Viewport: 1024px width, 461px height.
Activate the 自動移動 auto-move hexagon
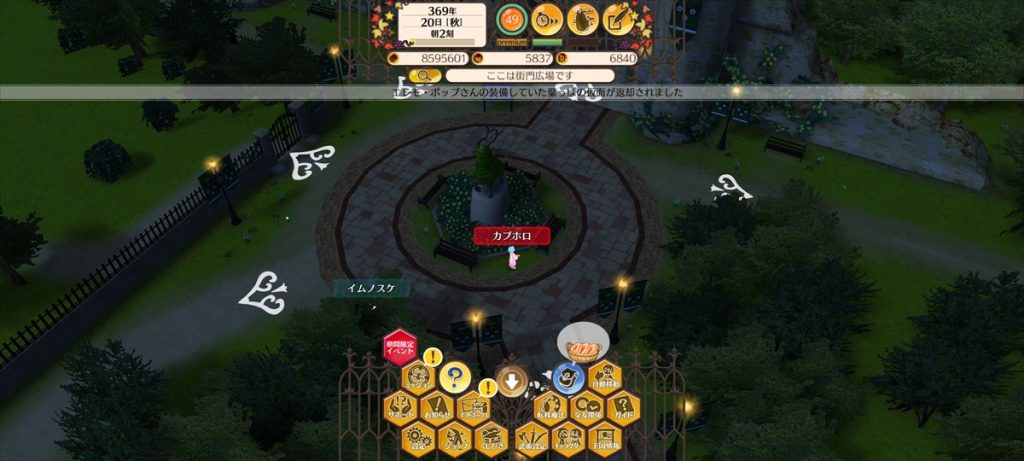(x=604, y=377)
